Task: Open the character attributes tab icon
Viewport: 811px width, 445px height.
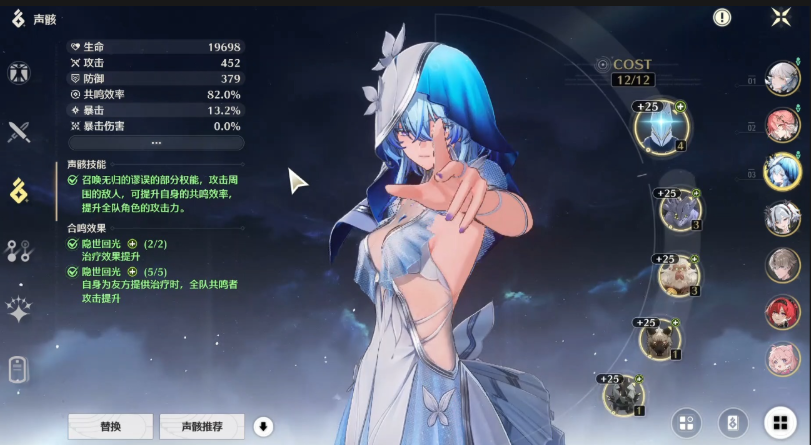Action: [18, 73]
